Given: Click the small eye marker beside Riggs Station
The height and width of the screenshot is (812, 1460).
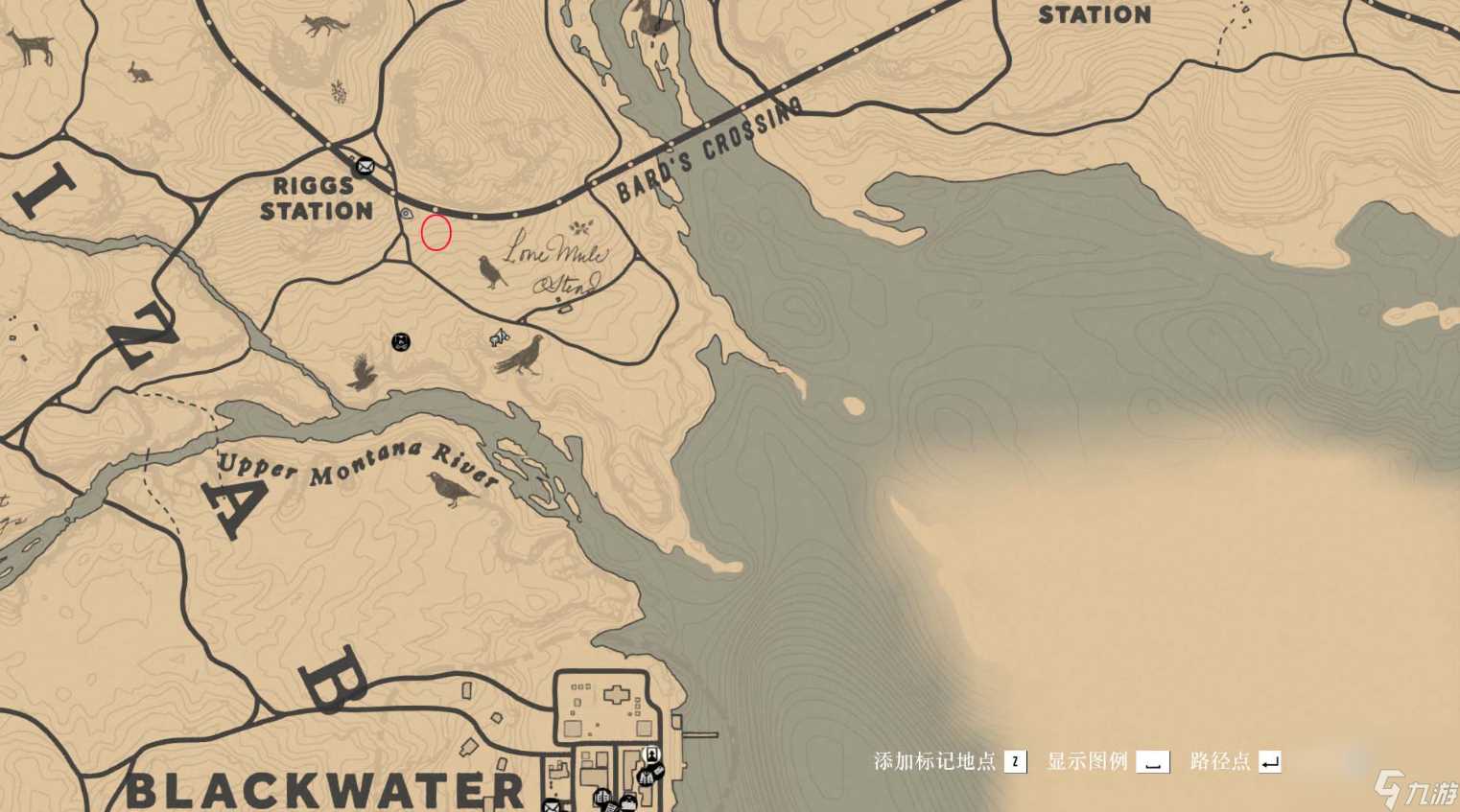Looking at the screenshot, I should tap(407, 213).
